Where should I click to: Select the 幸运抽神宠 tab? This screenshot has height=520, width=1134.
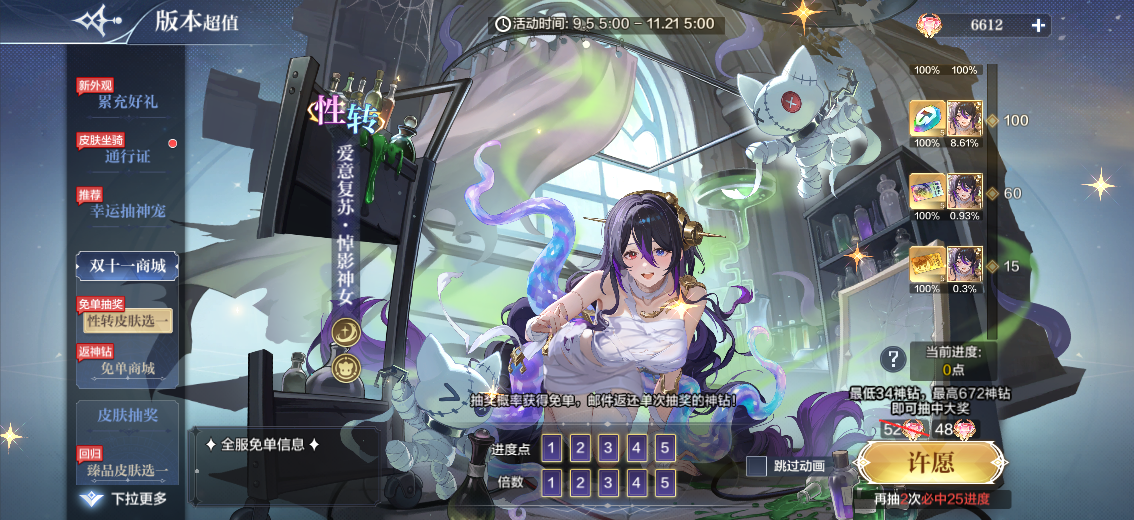tap(127, 210)
